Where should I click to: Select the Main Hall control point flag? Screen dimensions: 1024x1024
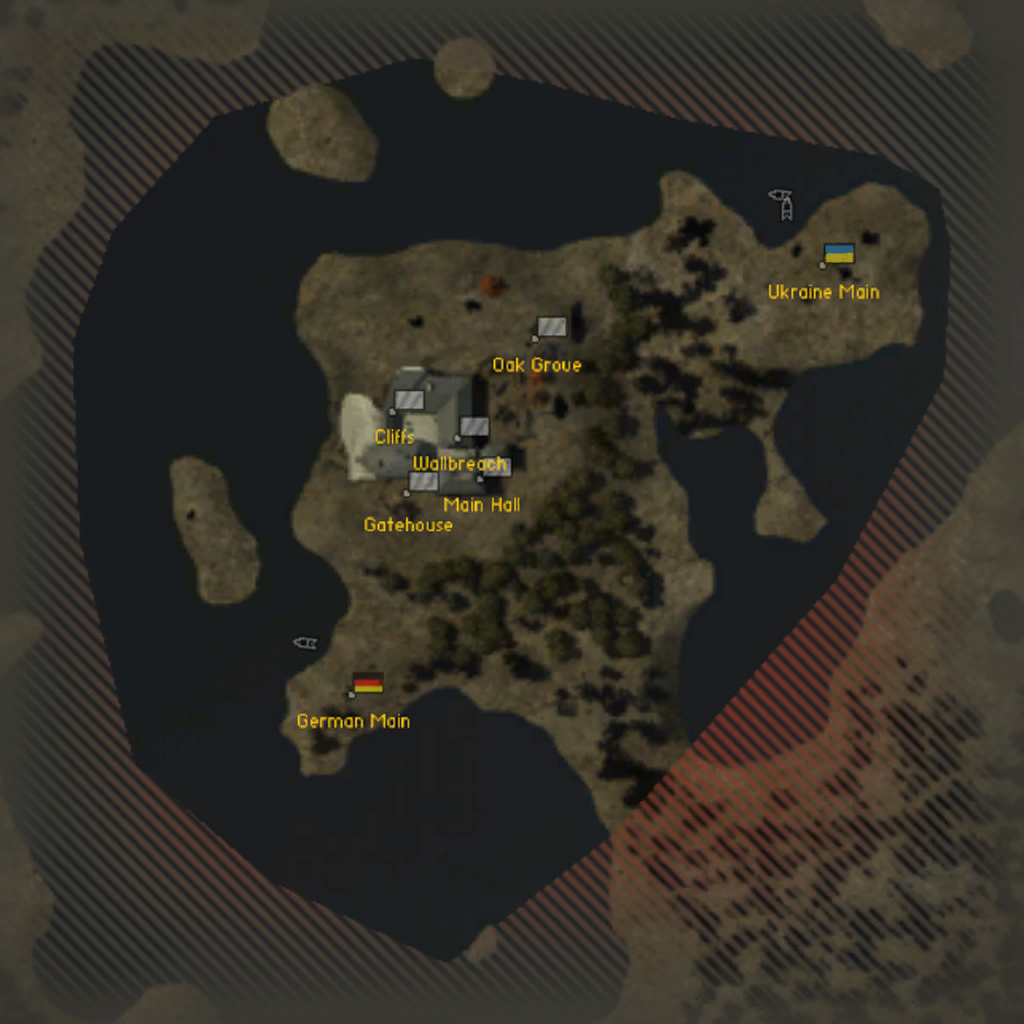pos(497,467)
